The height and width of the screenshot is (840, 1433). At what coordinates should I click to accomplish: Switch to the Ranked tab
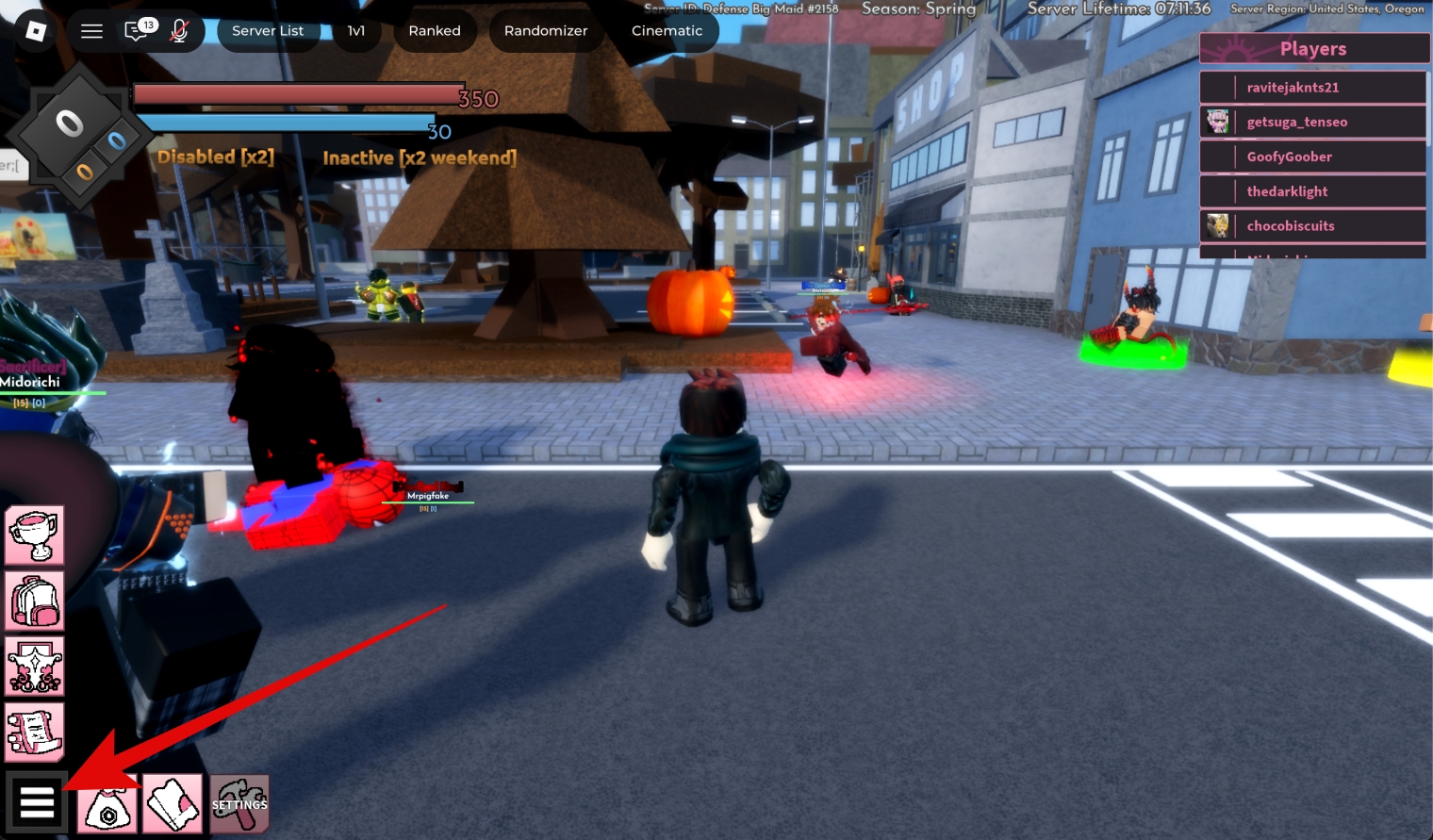[435, 30]
